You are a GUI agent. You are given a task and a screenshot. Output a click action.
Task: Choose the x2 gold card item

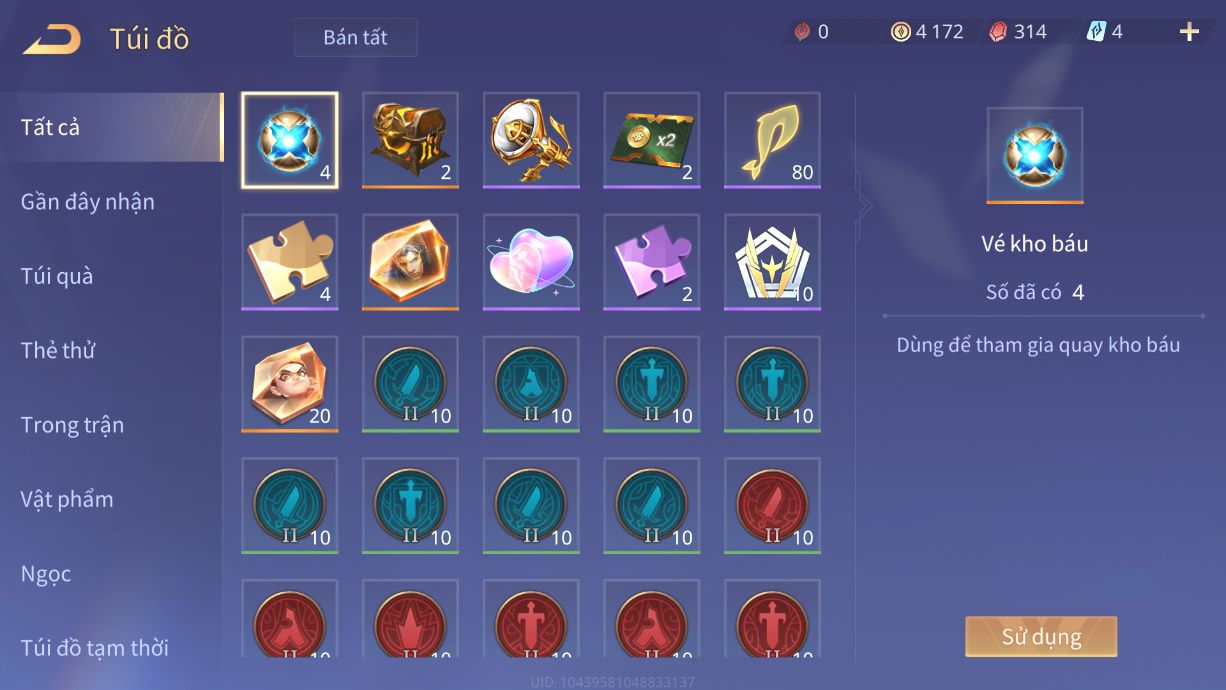click(x=652, y=140)
